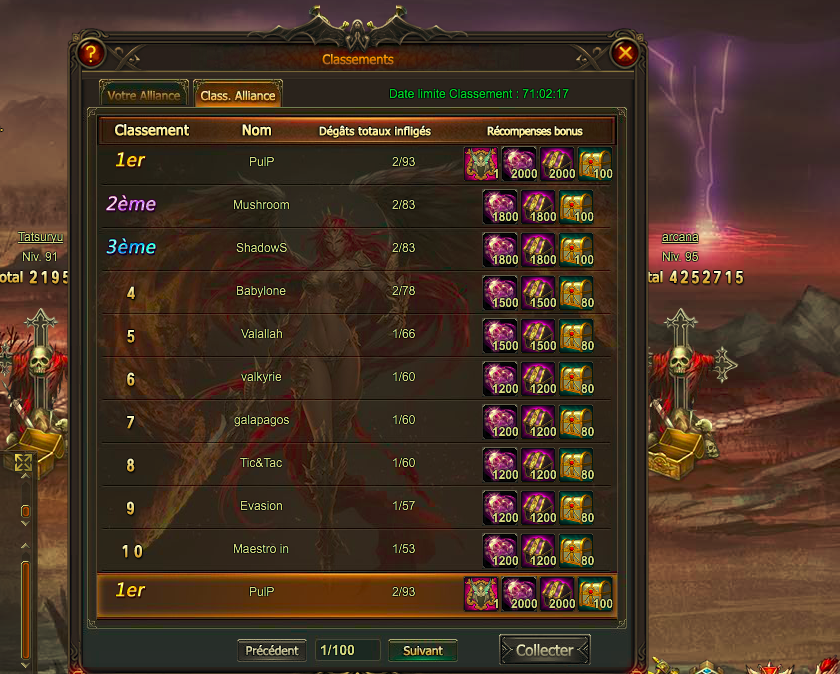Switch to the Votre Alliance tab
This screenshot has height=674, width=840.
pyautogui.click(x=144, y=95)
